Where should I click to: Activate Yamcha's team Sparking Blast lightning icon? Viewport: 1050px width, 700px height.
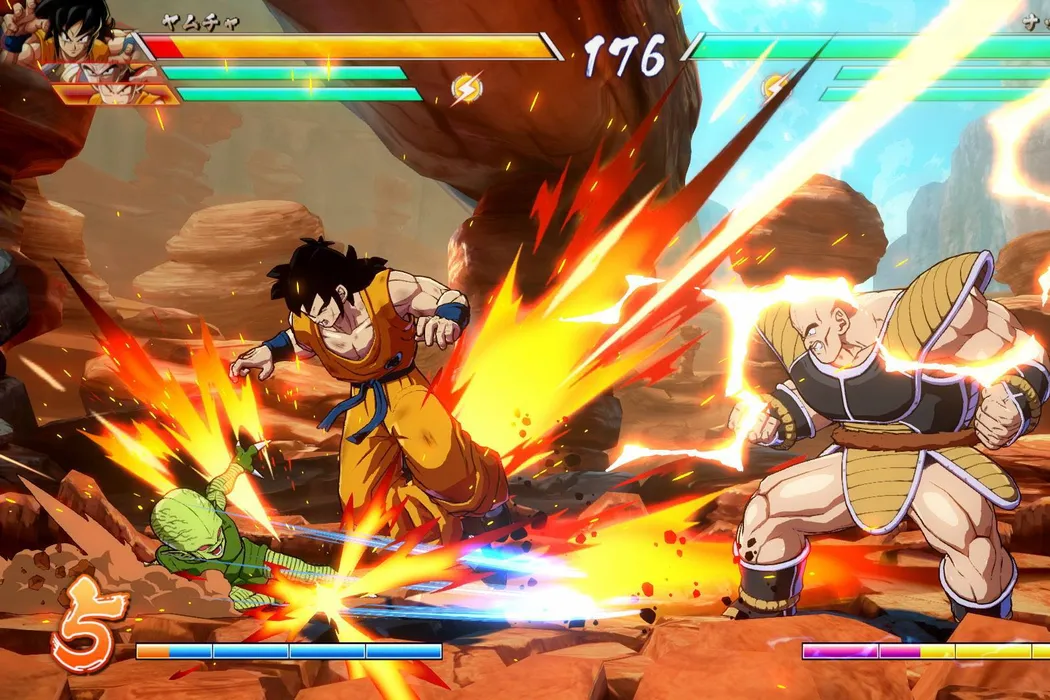(x=466, y=90)
